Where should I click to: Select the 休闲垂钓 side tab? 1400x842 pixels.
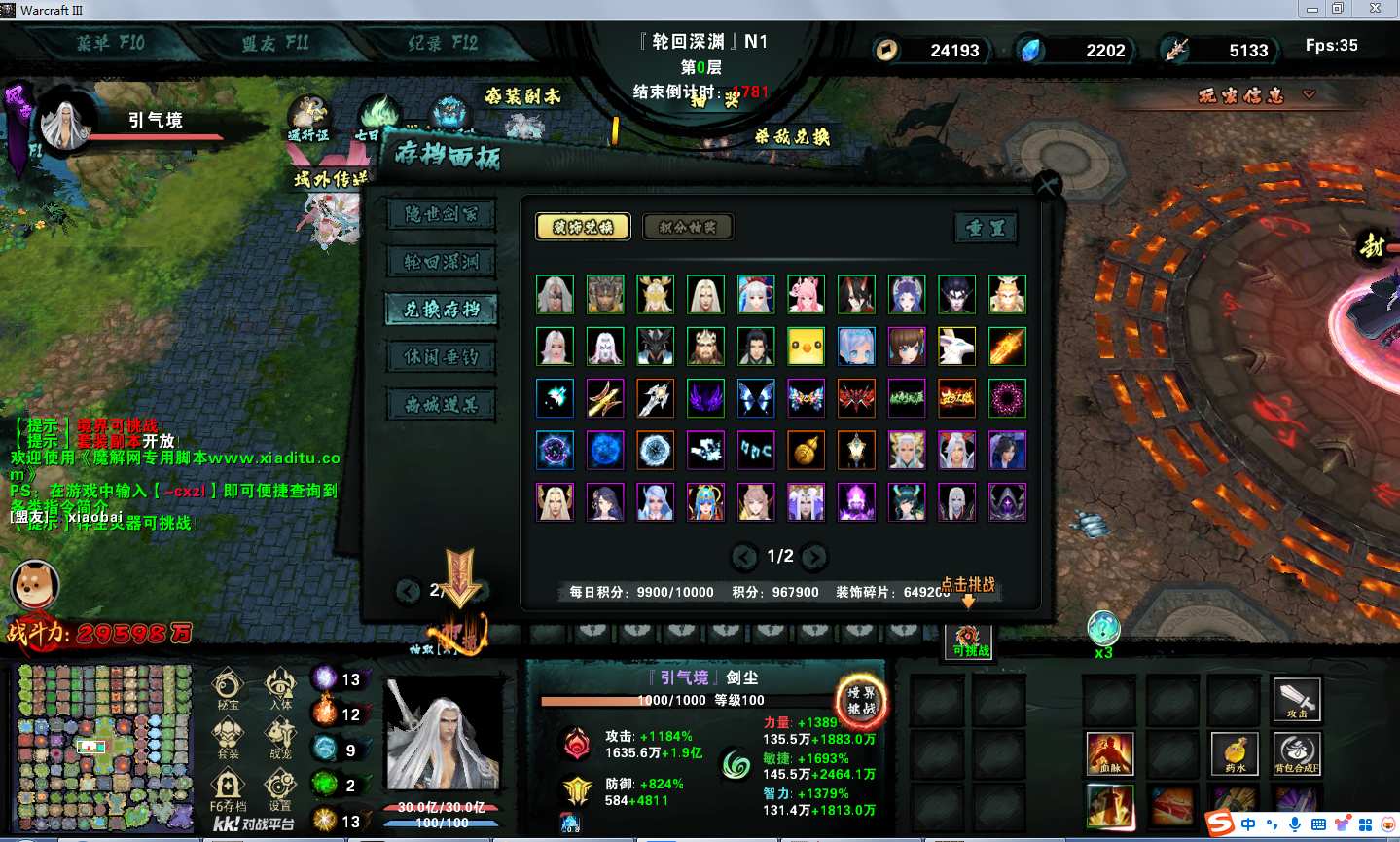[441, 357]
